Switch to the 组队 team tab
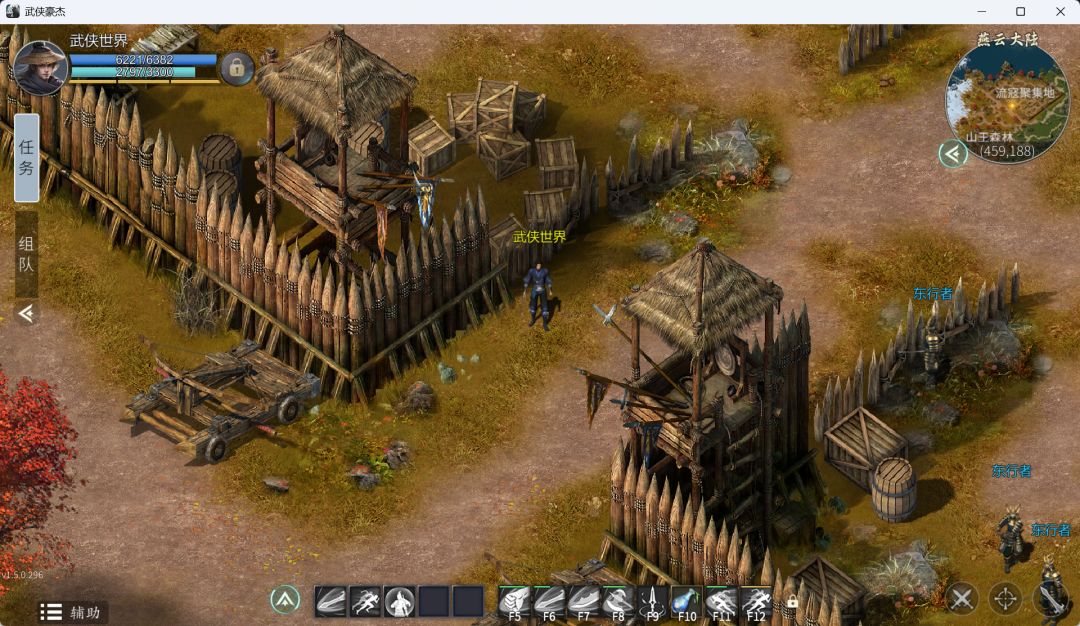1080x626 pixels. coord(27,254)
